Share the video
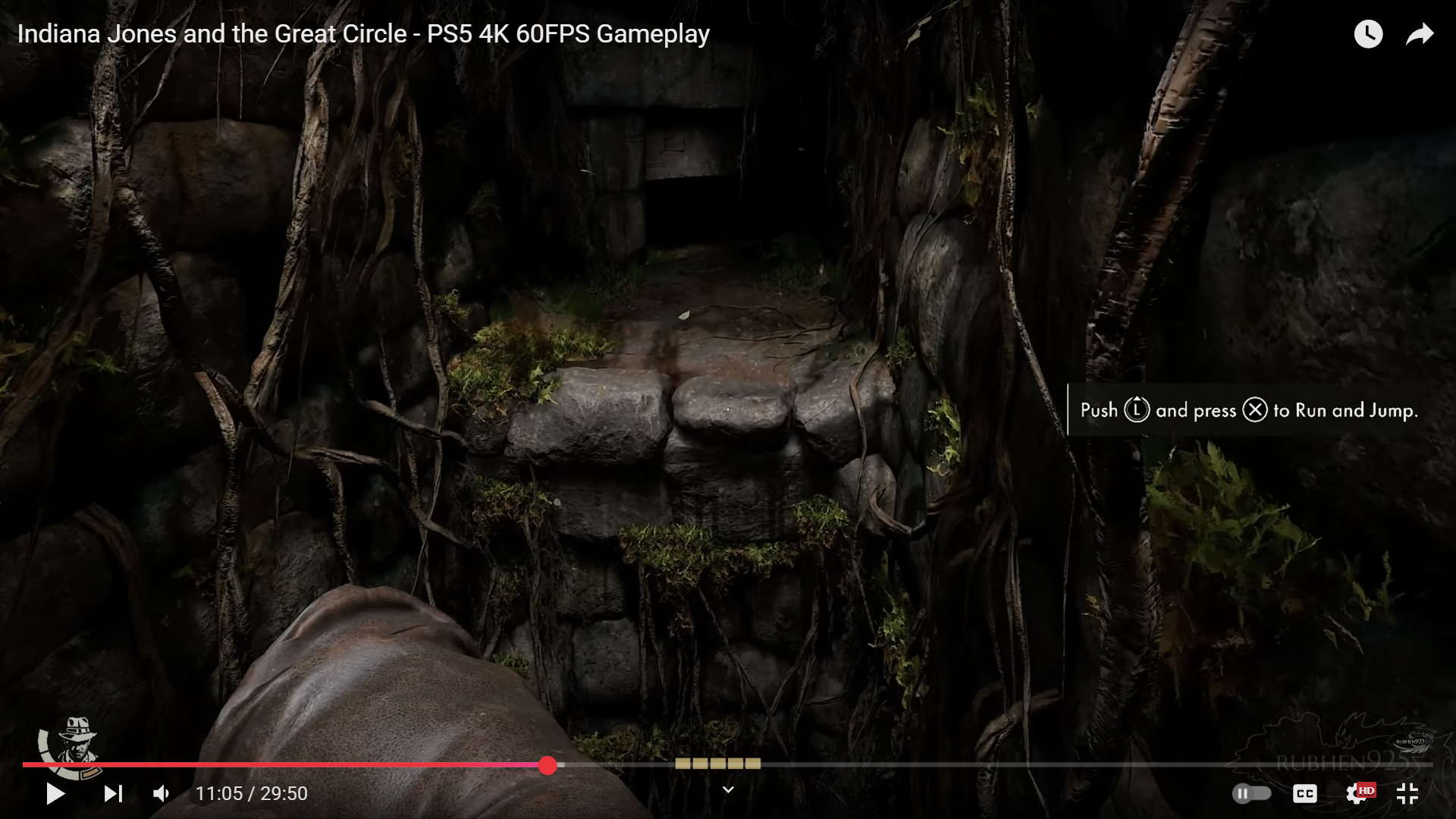Screen dimensions: 1456x819 [1420, 33]
